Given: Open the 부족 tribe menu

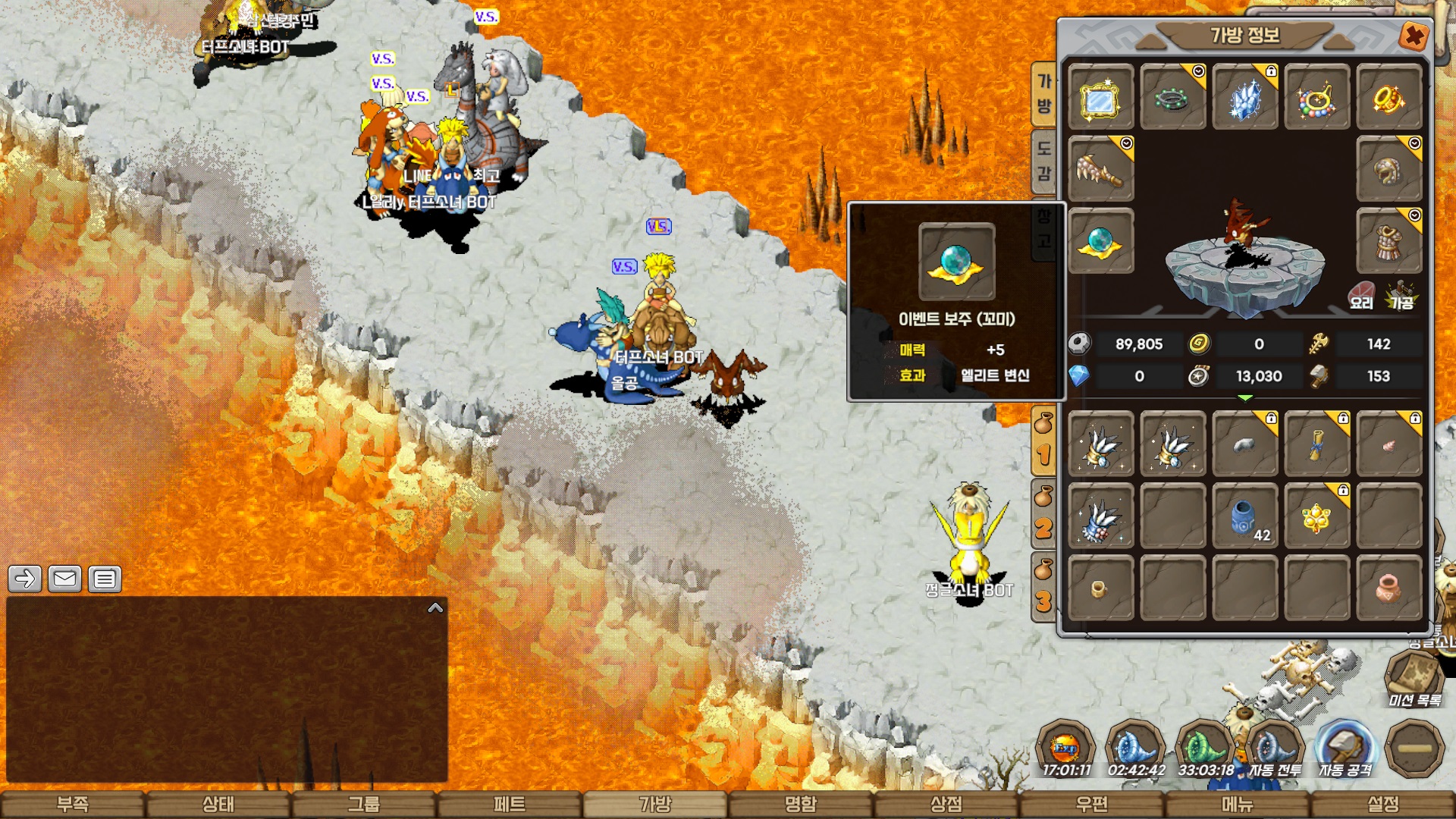Looking at the screenshot, I should point(73,804).
